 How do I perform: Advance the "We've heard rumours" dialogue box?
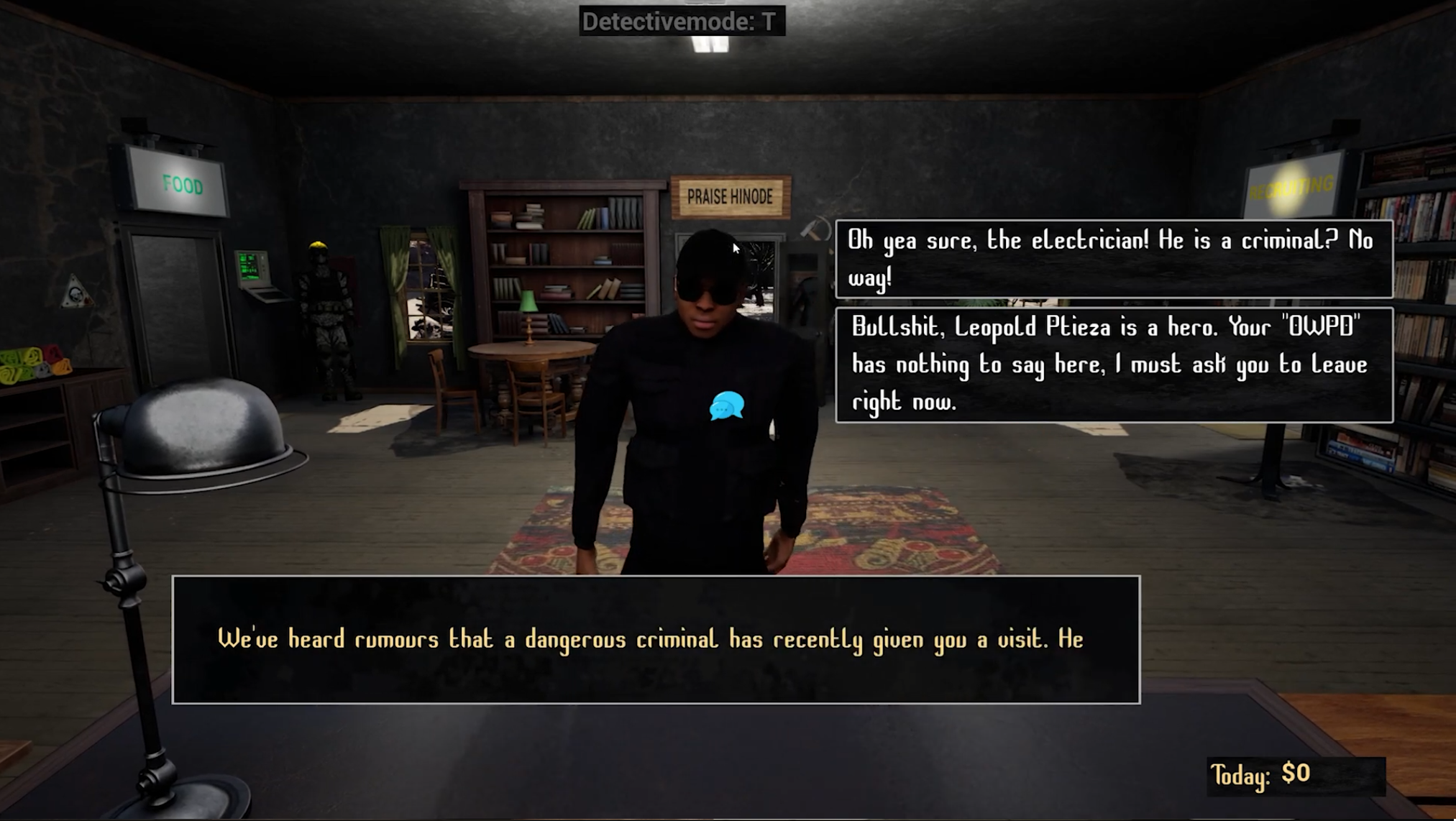656,639
